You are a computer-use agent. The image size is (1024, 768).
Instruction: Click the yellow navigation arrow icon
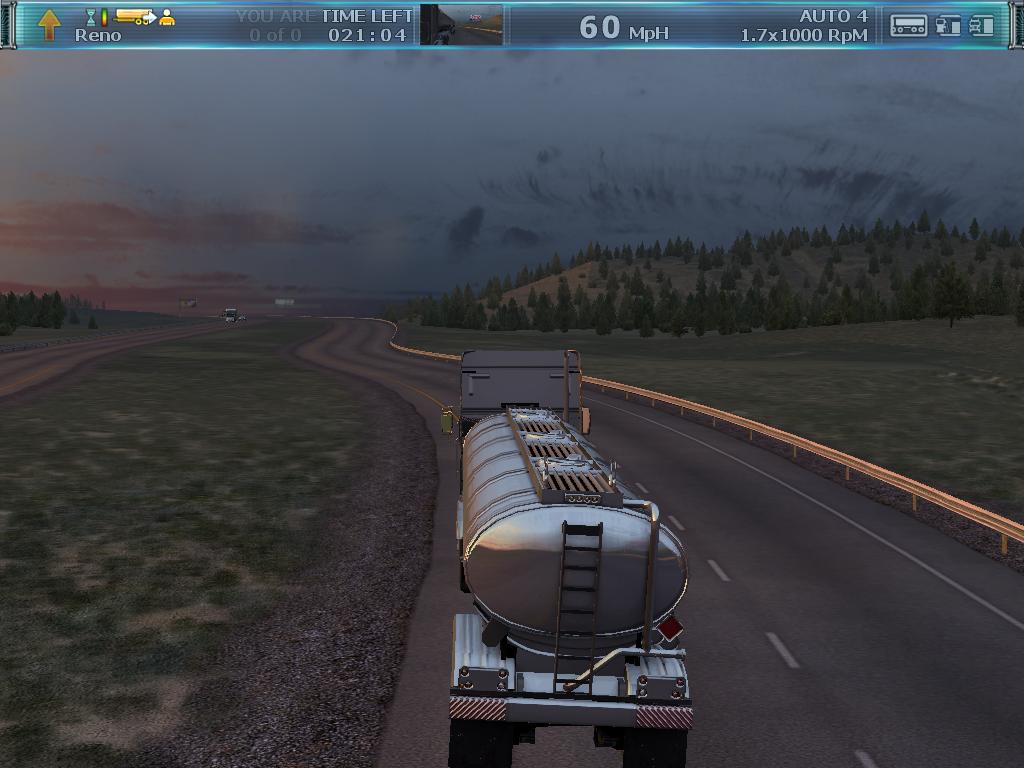[49, 24]
